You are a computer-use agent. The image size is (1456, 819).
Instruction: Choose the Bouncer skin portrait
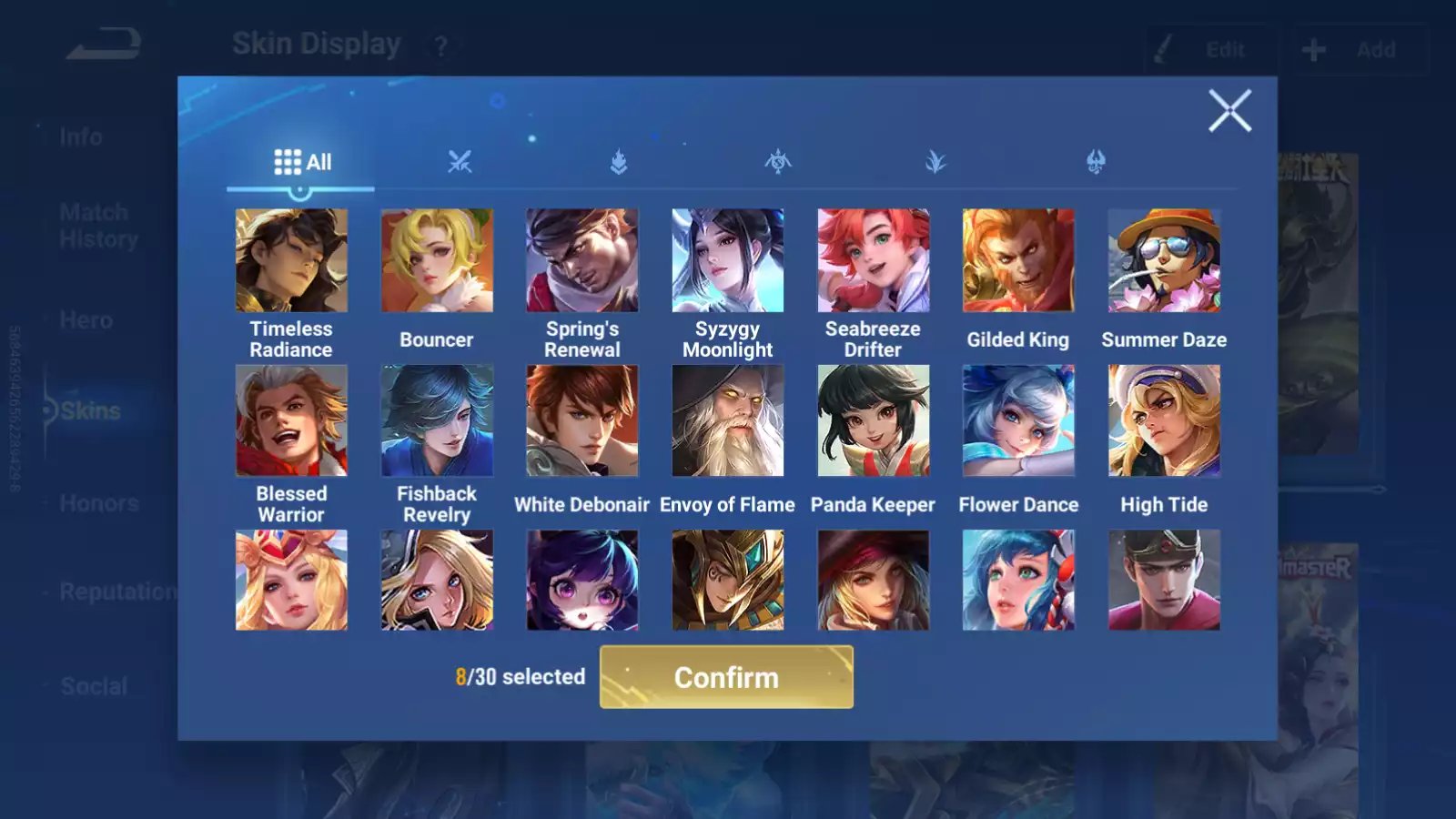coord(437,261)
